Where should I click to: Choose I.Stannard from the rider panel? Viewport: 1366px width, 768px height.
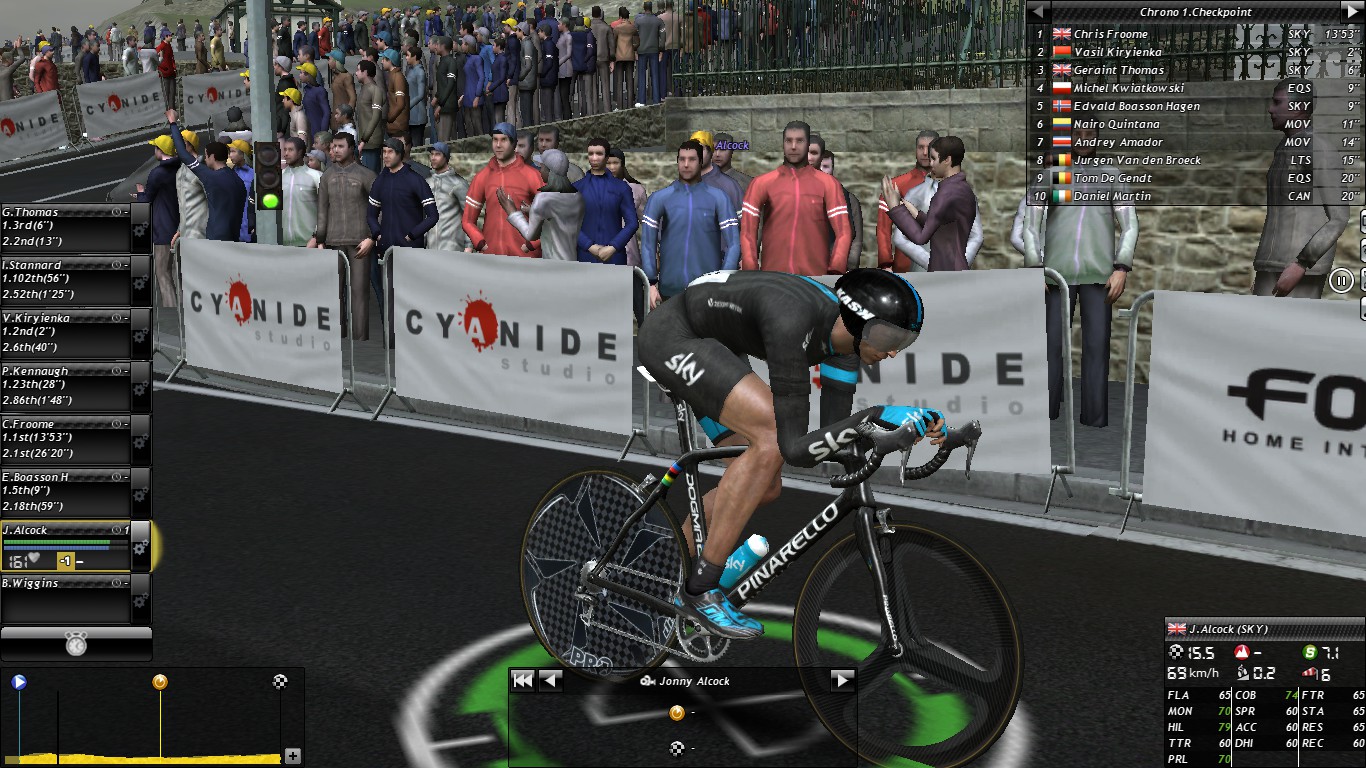pos(65,280)
